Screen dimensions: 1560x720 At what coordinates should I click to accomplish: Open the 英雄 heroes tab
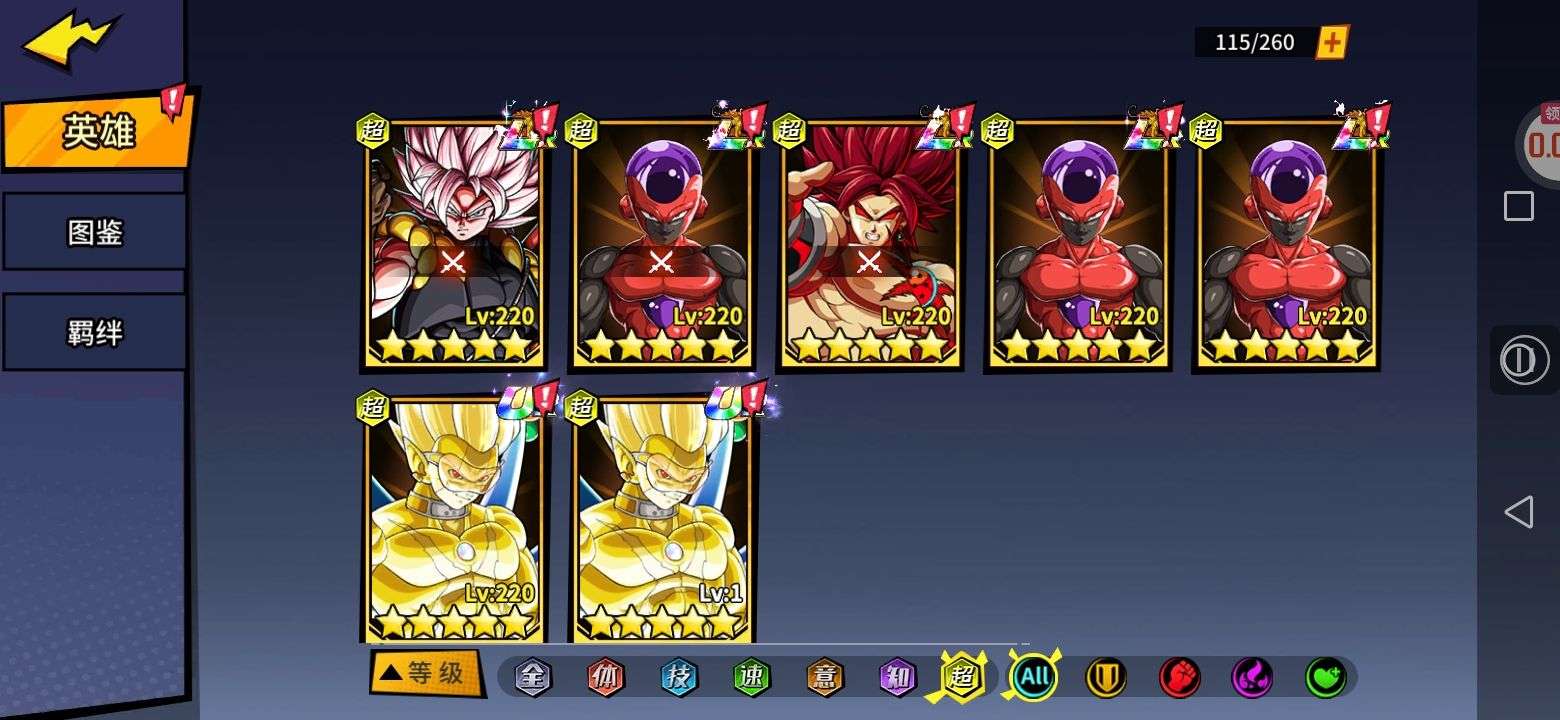point(97,131)
